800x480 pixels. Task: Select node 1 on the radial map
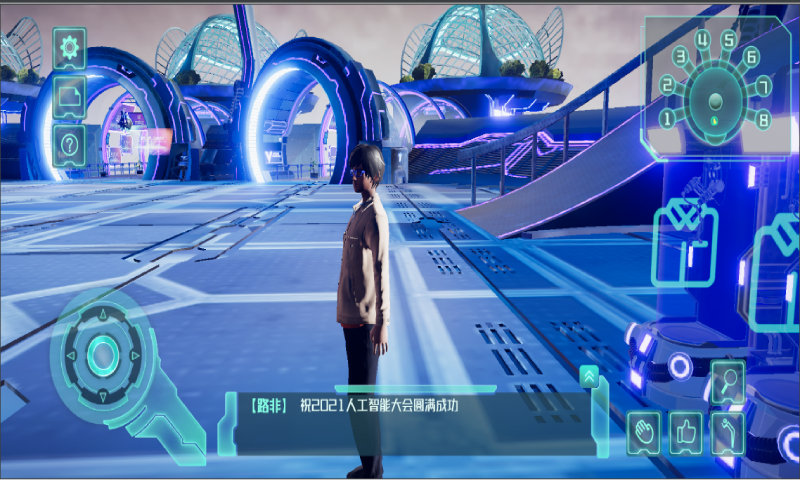point(667,120)
